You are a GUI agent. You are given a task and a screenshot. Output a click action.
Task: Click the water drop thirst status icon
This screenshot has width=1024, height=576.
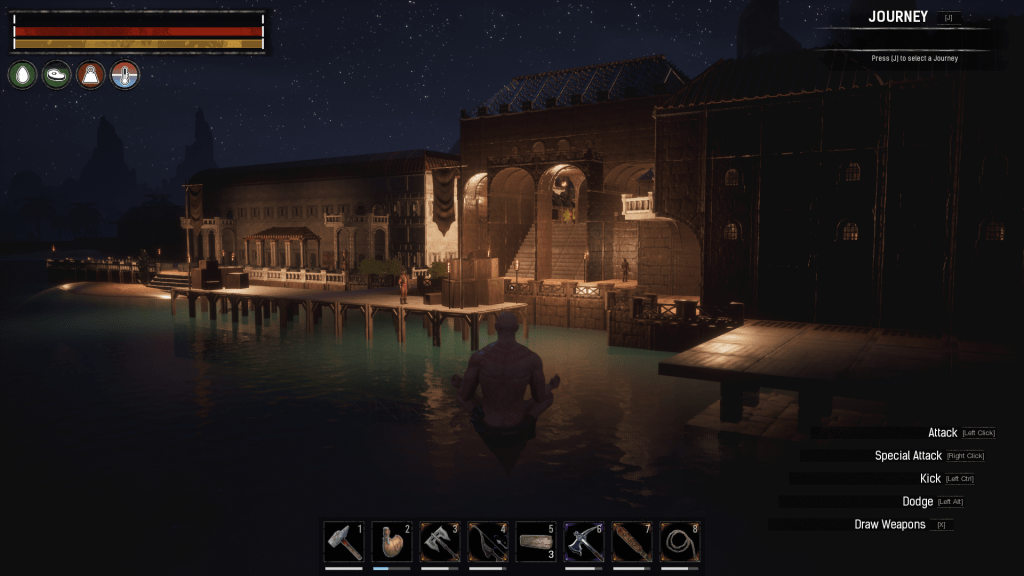pyautogui.click(x=23, y=74)
